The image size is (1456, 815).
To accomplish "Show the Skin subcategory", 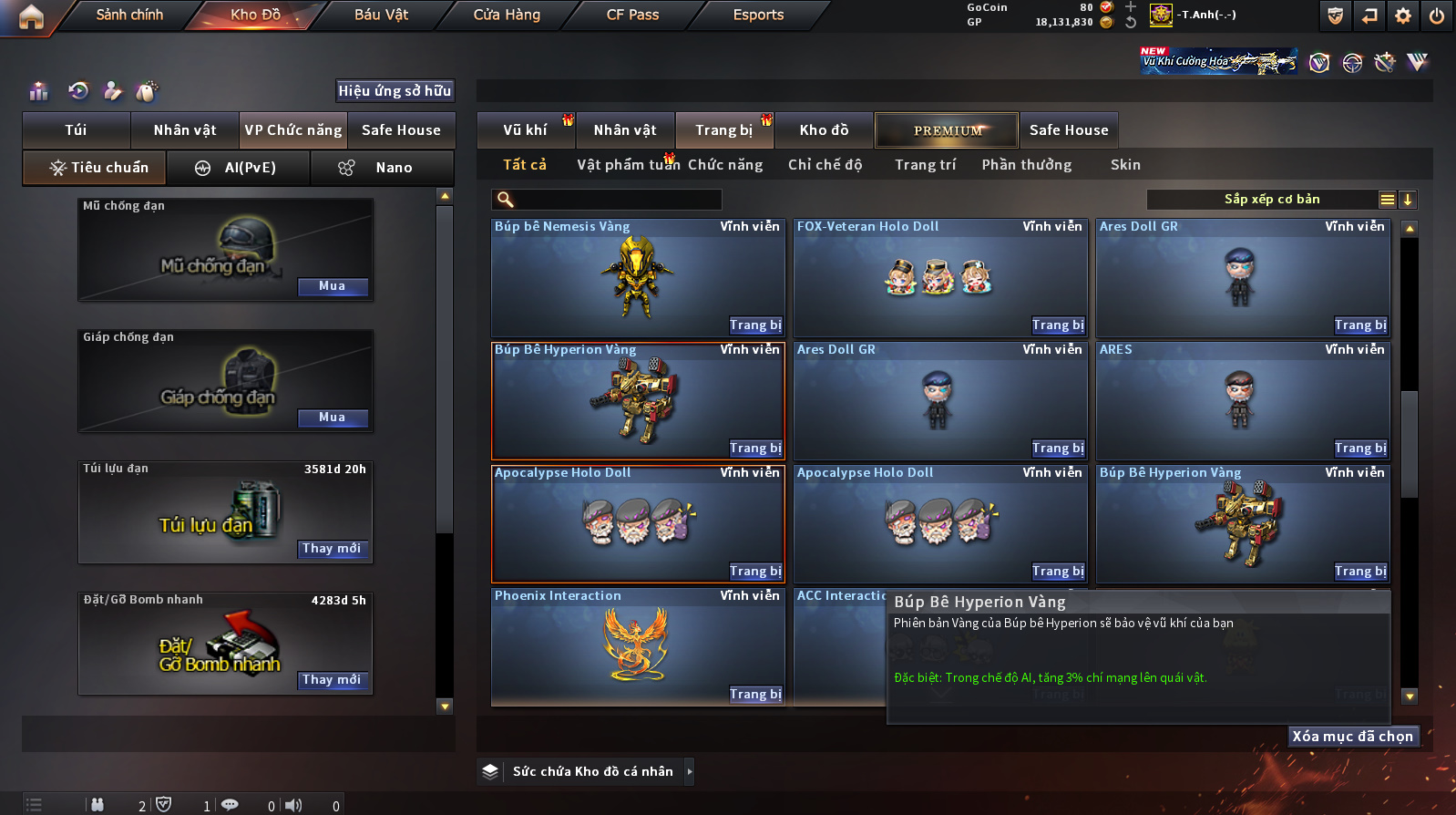I will 1125,165.
